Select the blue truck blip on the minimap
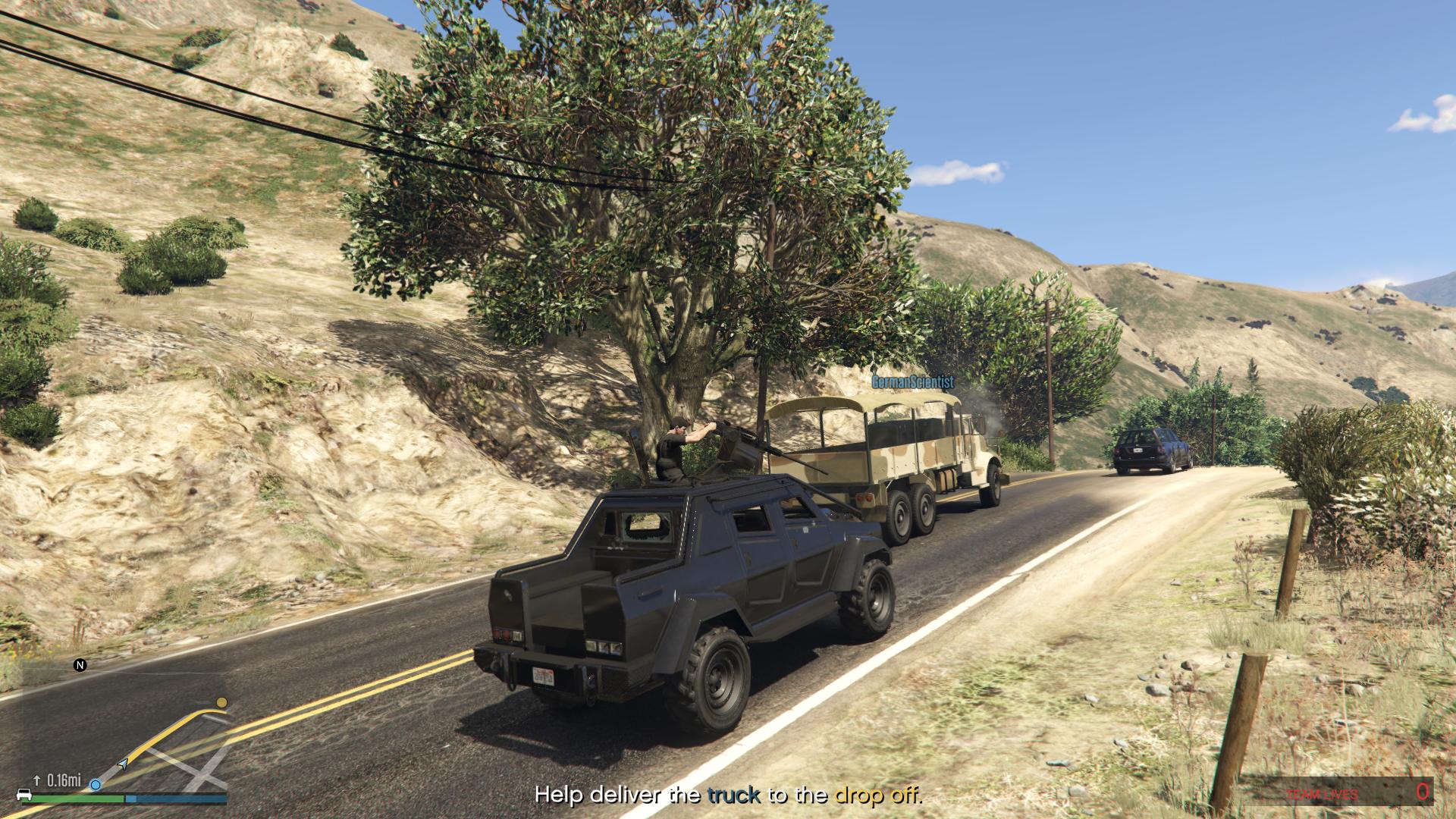 (x=96, y=784)
